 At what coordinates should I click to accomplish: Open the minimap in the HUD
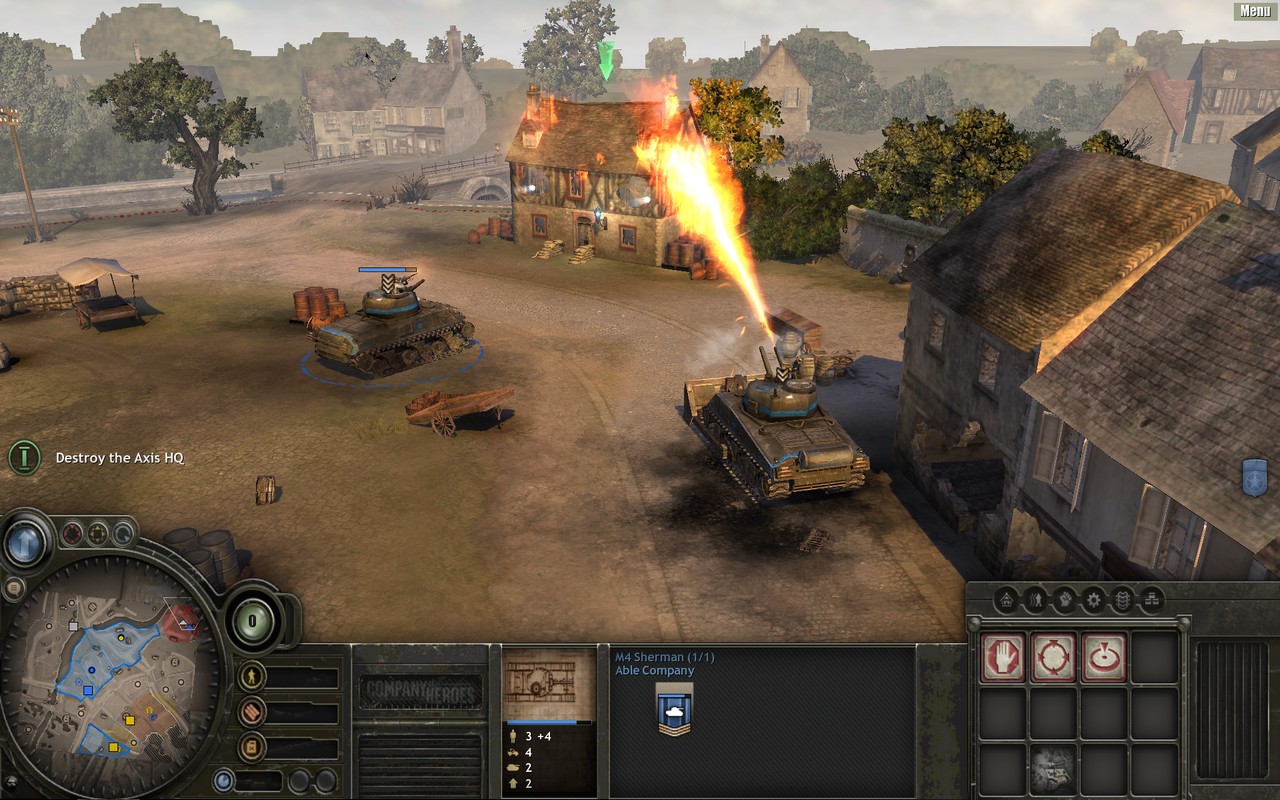[110, 680]
